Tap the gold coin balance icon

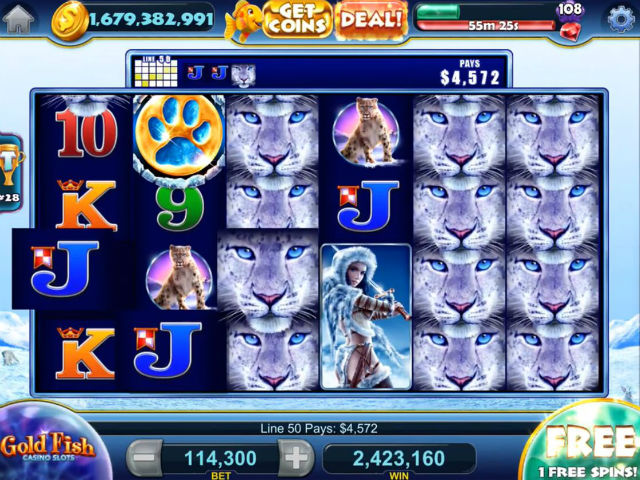pyautogui.click(x=70, y=19)
